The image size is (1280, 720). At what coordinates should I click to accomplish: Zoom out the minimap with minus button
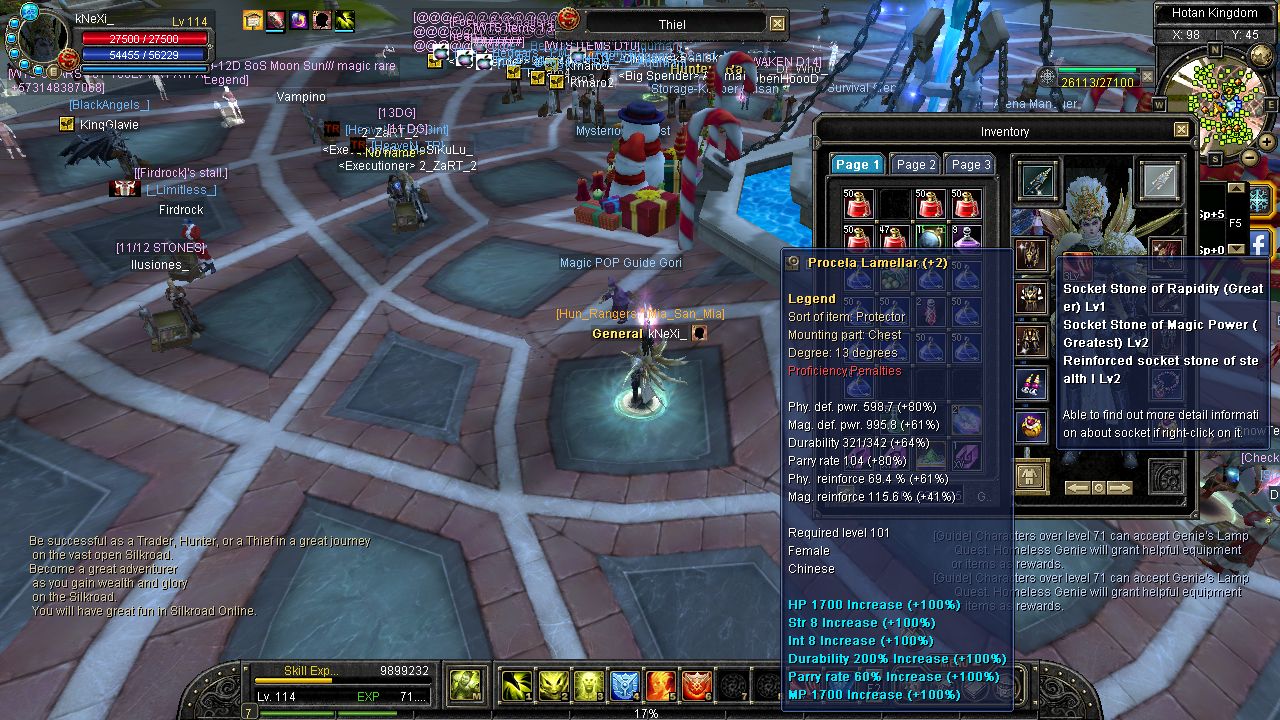(1250, 157)
